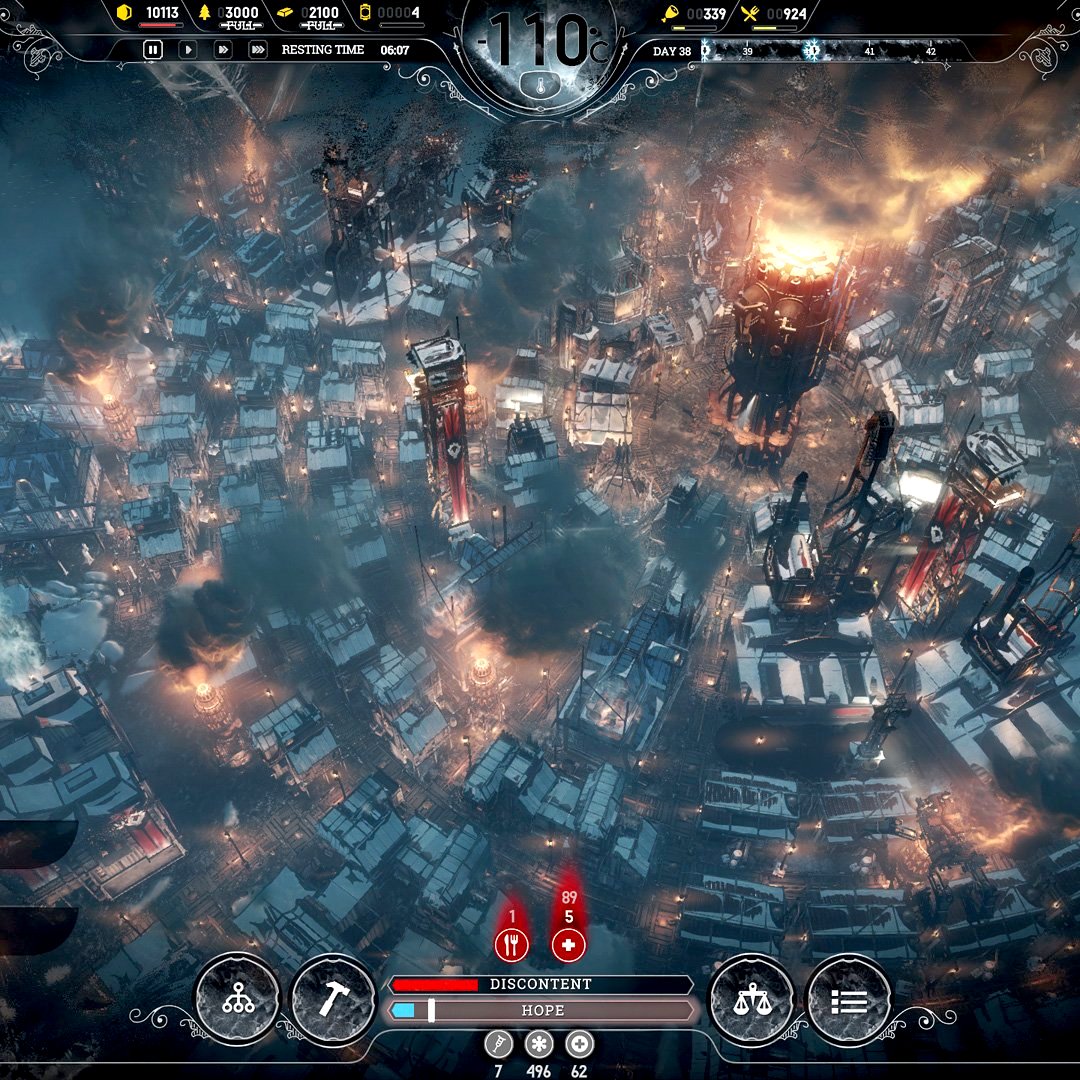Click the coal resource counter
This screenshot has height=1080, width=1080.
(150, 14)
